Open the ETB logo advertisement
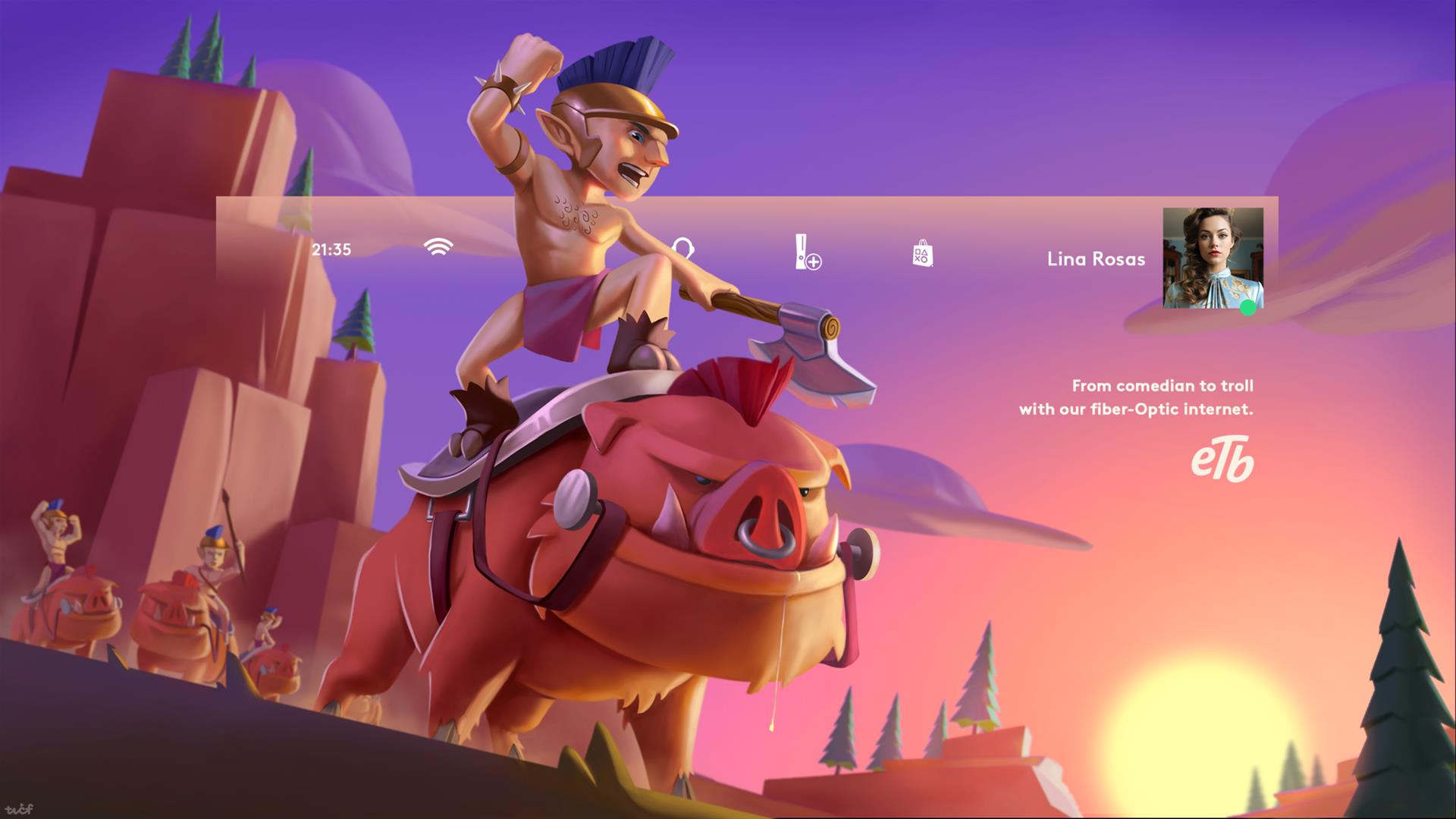This screenshot has height=819, width=1456. point(1222,461)
